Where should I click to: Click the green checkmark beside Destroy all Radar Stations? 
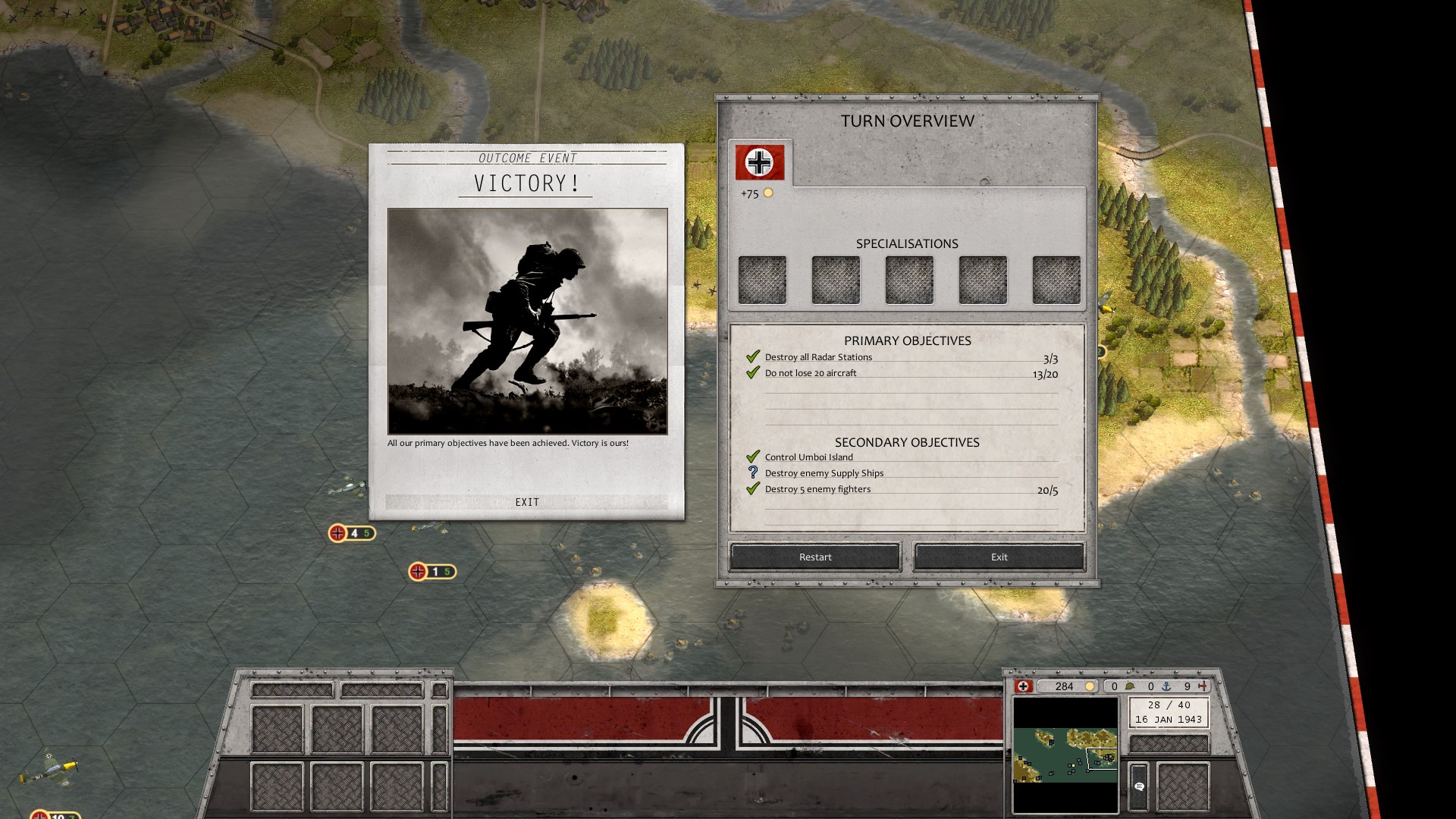(752, 355)
